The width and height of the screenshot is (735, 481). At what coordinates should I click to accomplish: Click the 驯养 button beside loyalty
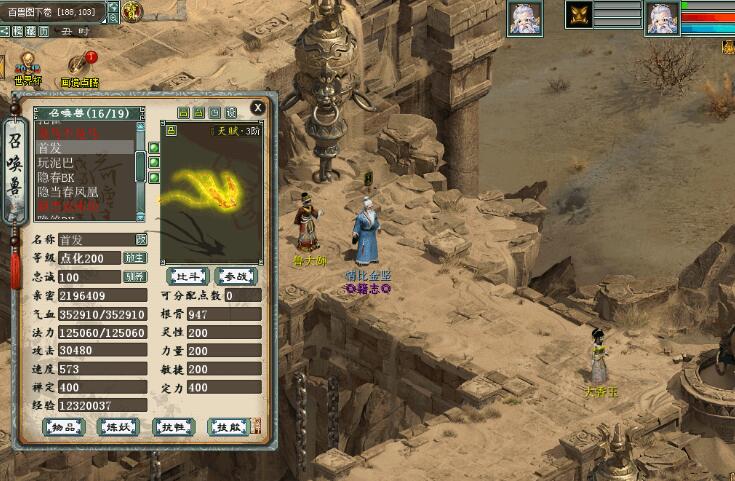[135, 276]
